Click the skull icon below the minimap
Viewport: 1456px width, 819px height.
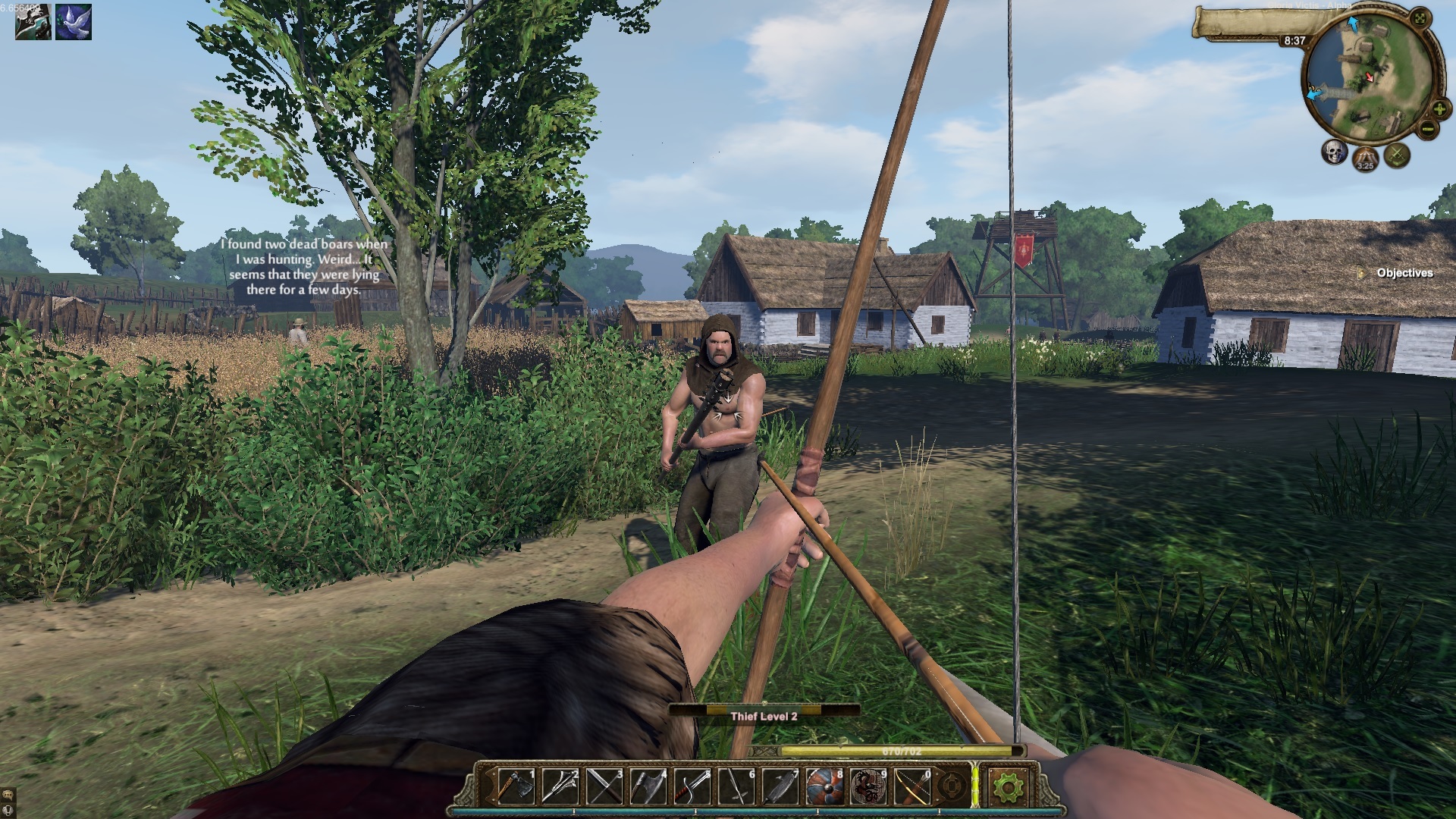pos(1334,152)
